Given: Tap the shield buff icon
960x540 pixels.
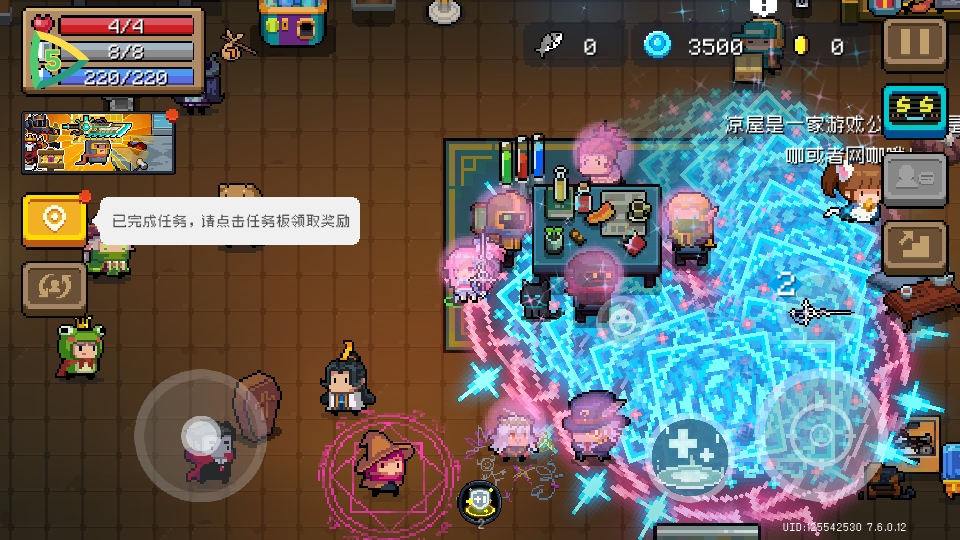Looking at the screenshot, I should coord(479,502).
